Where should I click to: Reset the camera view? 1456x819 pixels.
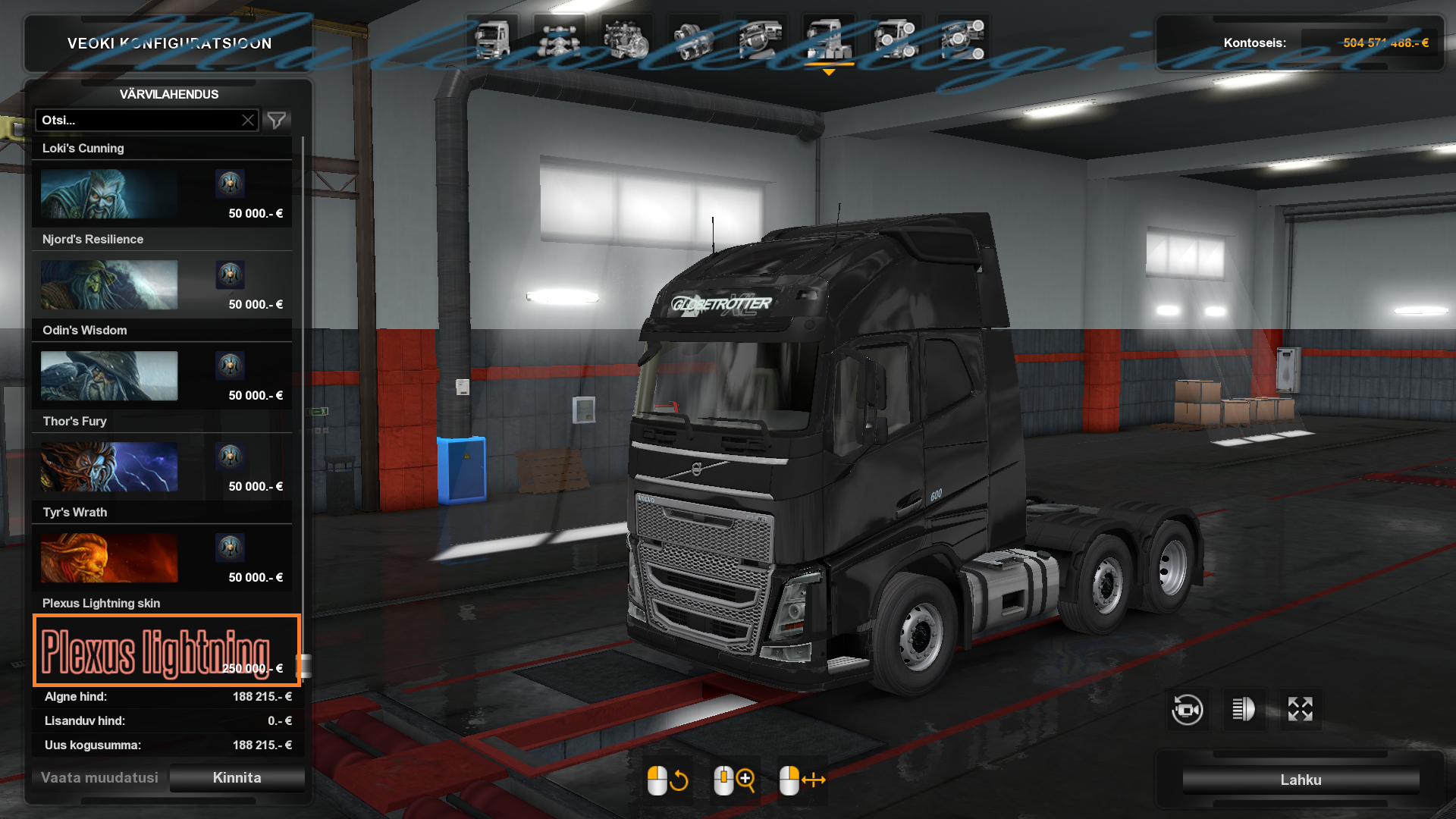pyautogui.click(x=1187, y=710)
